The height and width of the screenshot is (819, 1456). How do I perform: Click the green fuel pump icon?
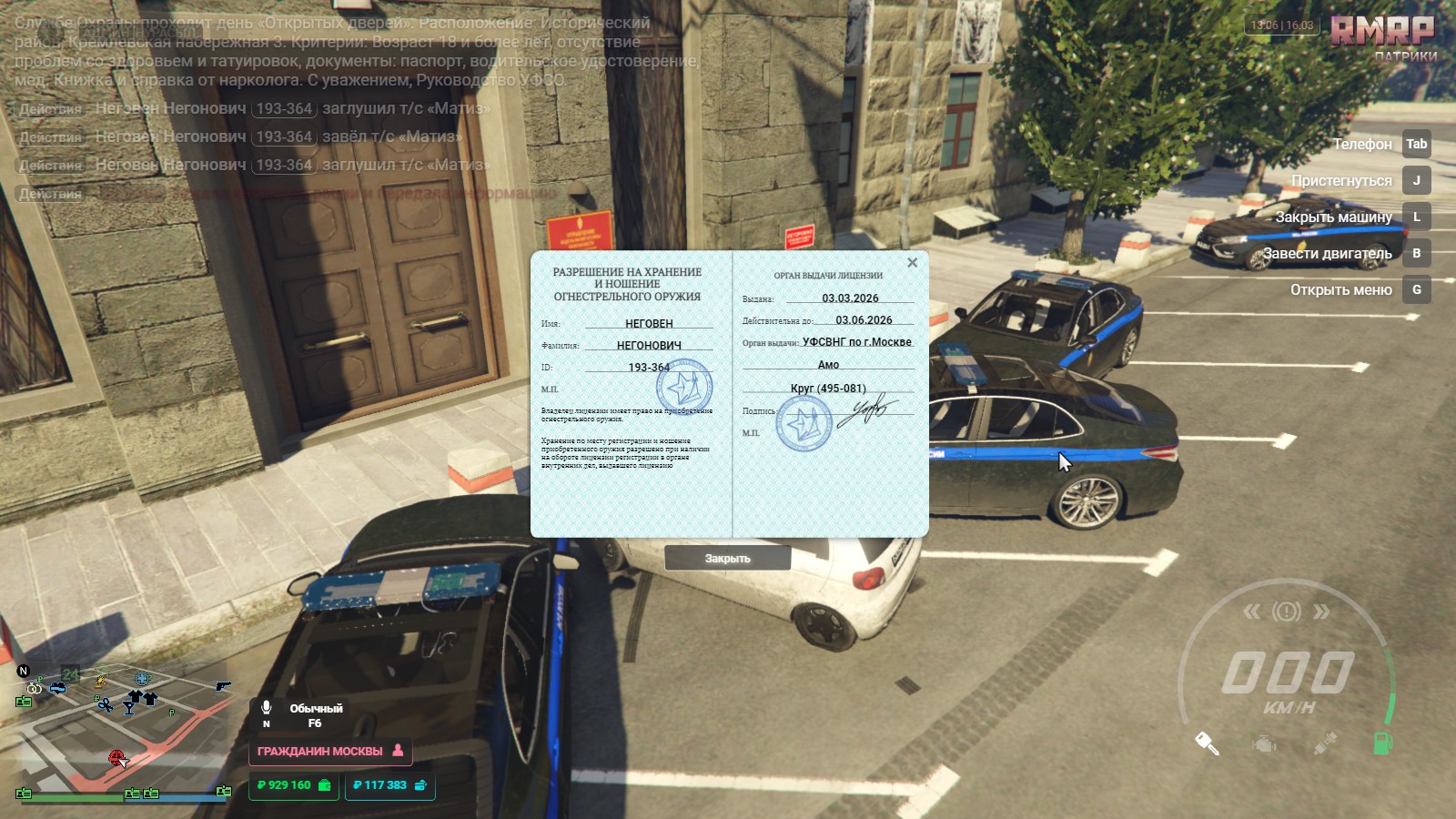pos(1381,743)
